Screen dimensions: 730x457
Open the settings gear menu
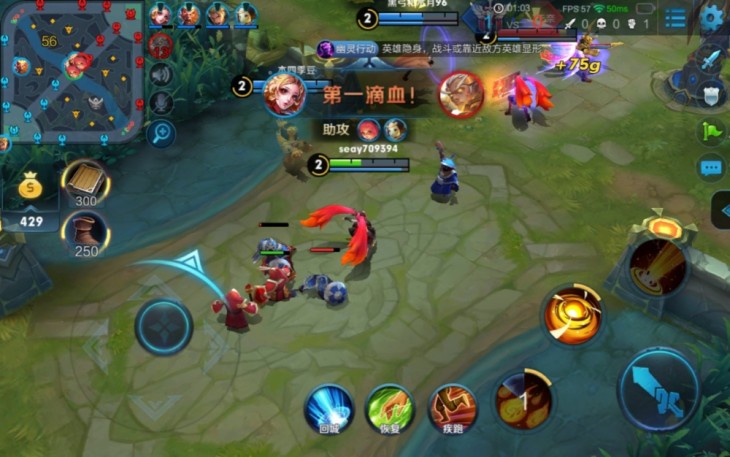click(x=712, y=16)
